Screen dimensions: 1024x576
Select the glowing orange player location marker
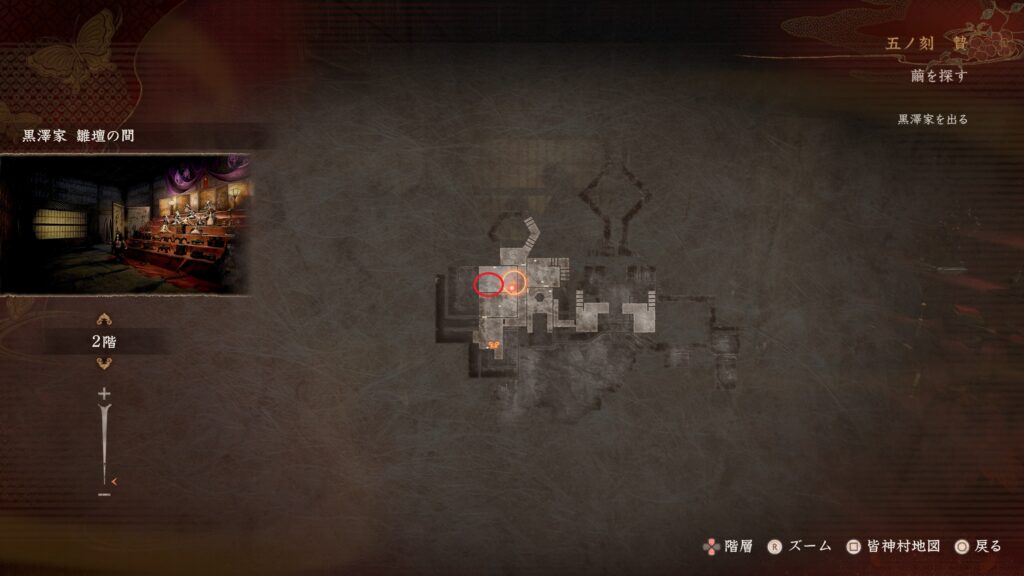pos(513,285)
